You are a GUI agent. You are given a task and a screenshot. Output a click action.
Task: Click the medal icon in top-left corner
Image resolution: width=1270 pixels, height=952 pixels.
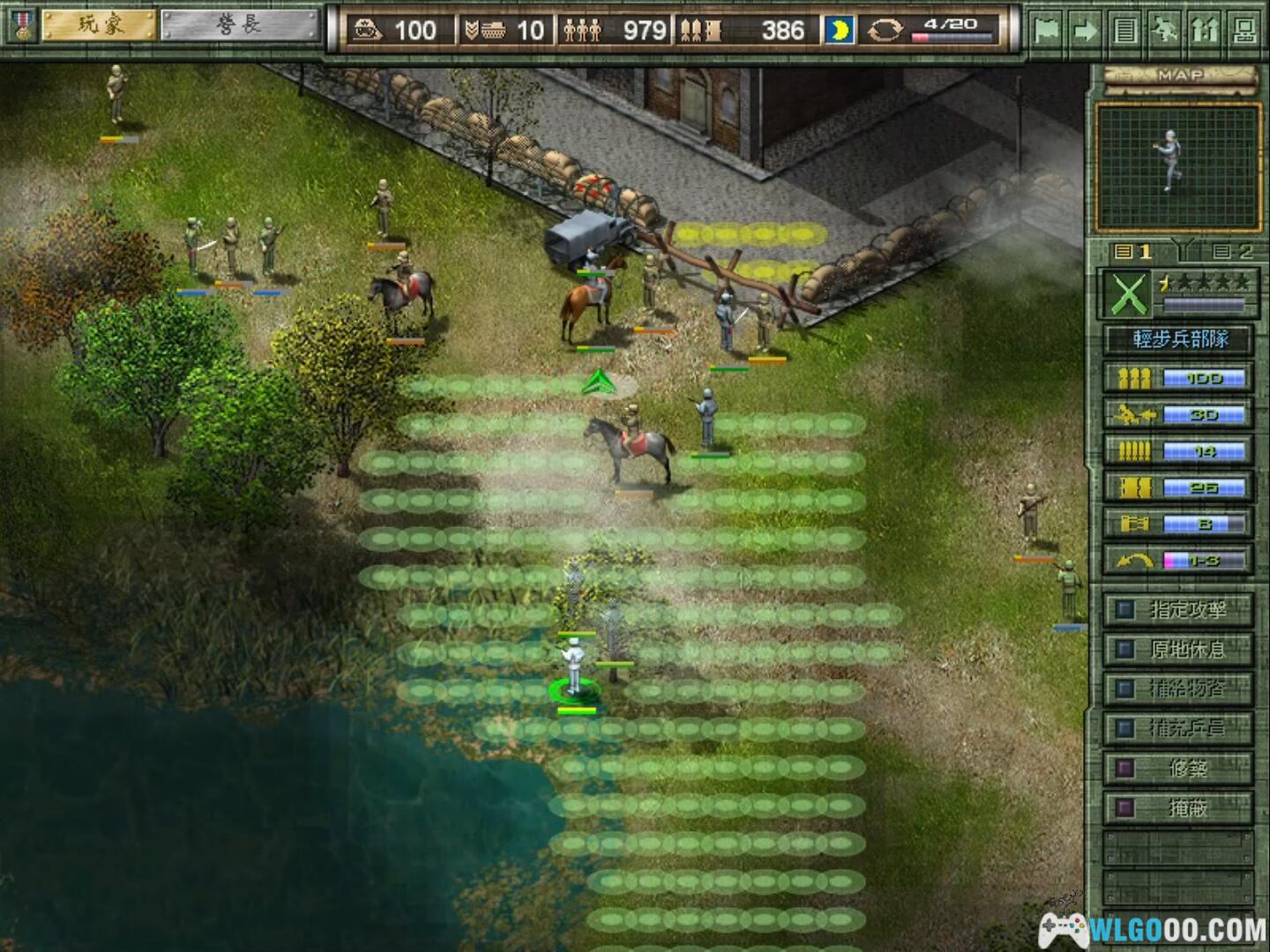tap(21, 26)
